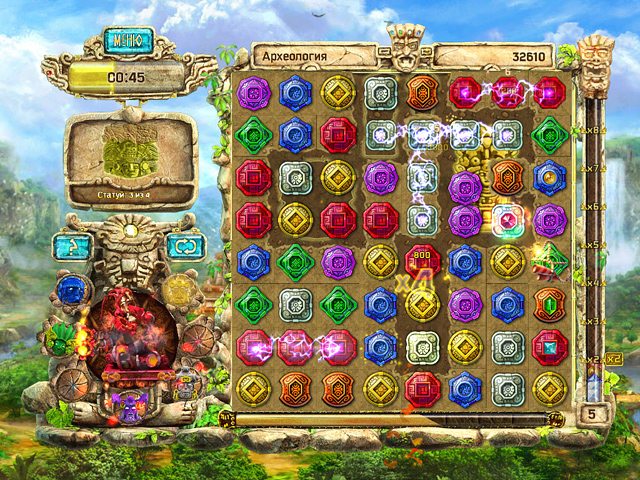This screenshot has width=640, height=480.
Task: Select the tile holding the green emerald
Action: click(549, 304)
